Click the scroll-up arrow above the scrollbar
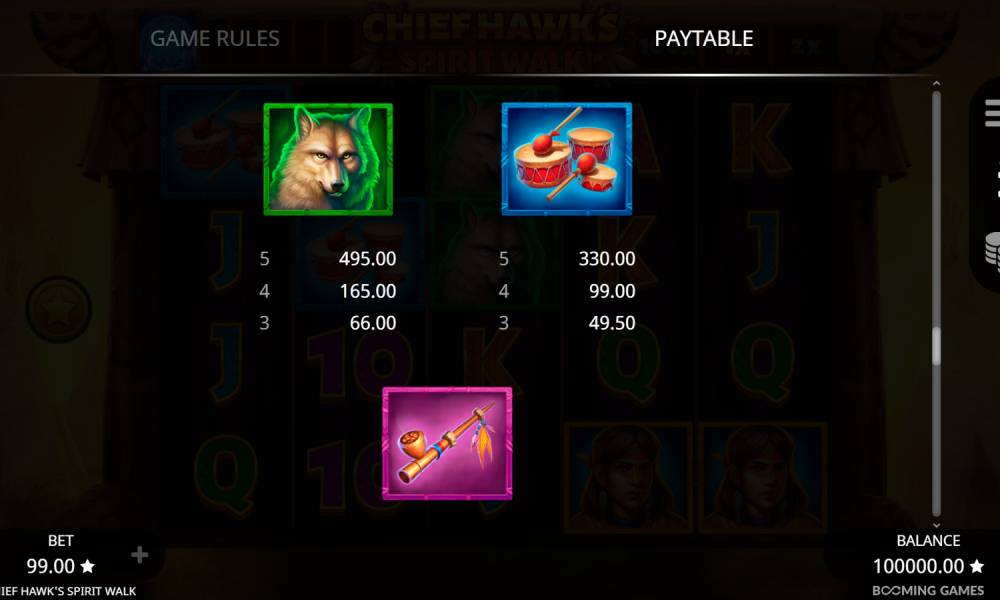Image resolution: width=1000 pixels, height=600 pixels. (937, 85)
